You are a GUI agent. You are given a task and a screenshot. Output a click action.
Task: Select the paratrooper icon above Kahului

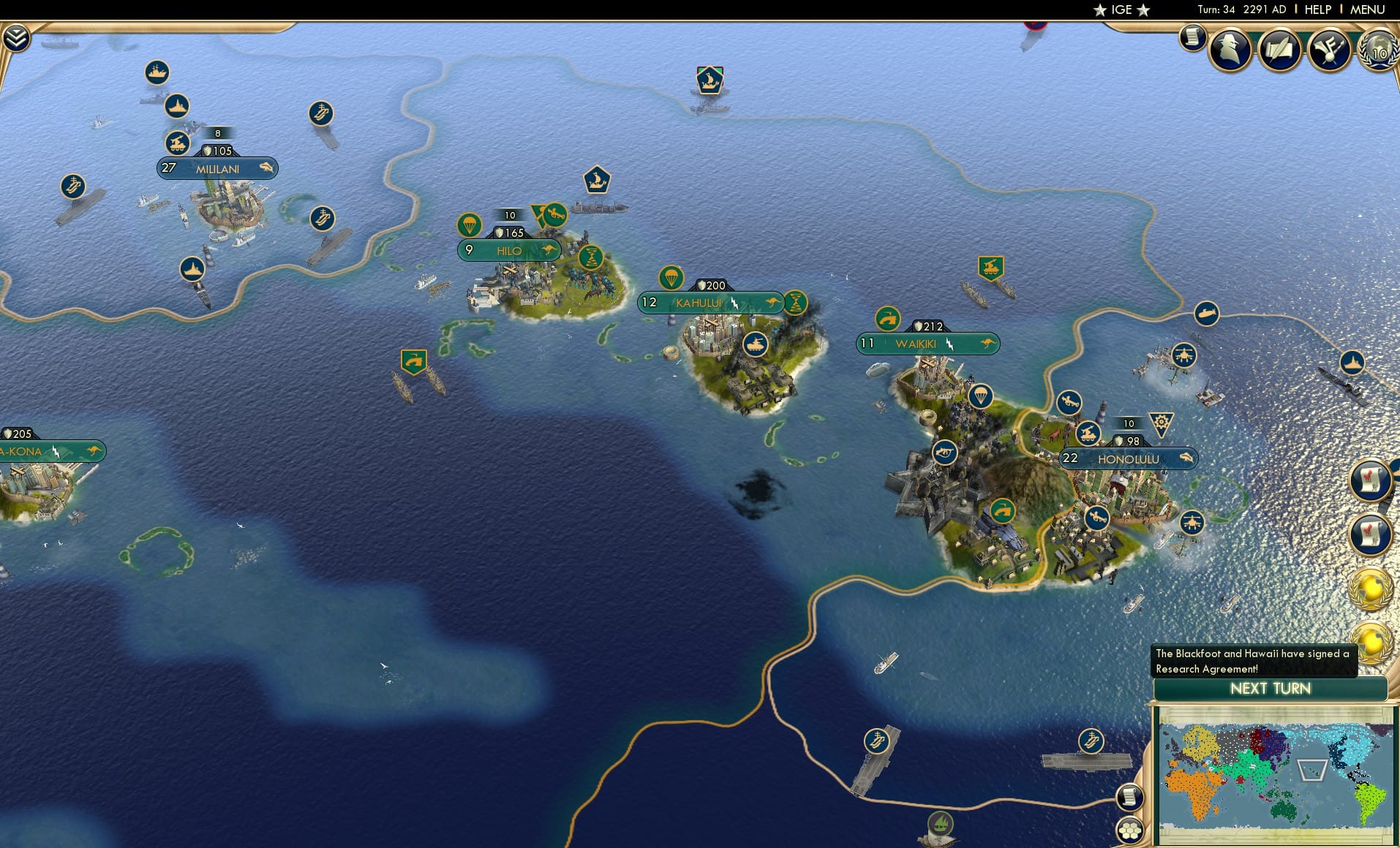click(672, 279)
